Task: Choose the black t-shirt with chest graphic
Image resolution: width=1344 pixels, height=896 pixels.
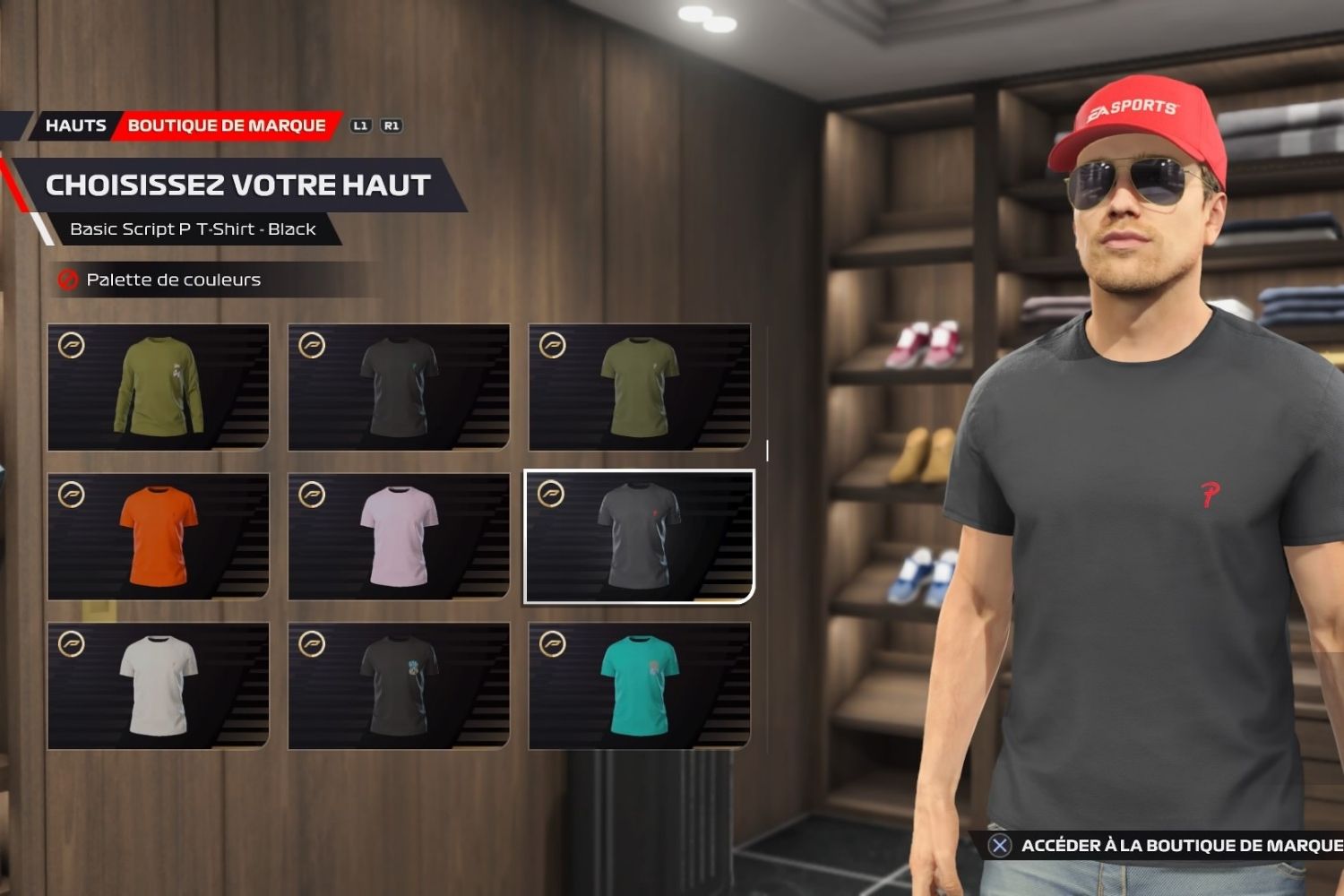Action: pos(399,686)
